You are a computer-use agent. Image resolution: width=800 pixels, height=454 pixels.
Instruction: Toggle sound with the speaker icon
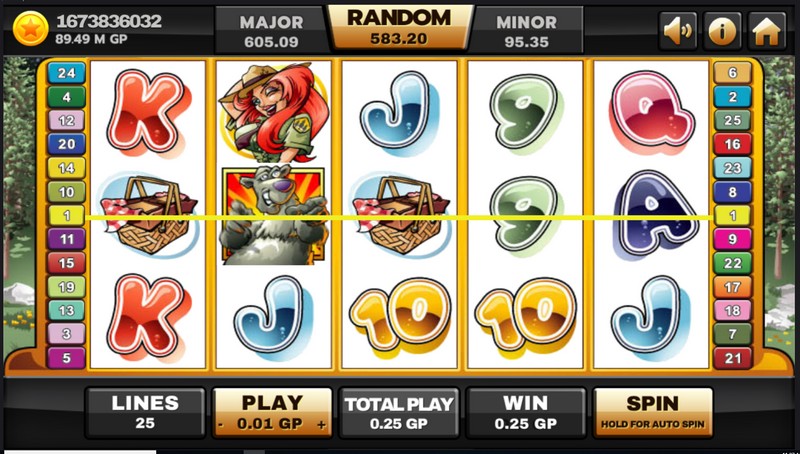pos(678,30)
